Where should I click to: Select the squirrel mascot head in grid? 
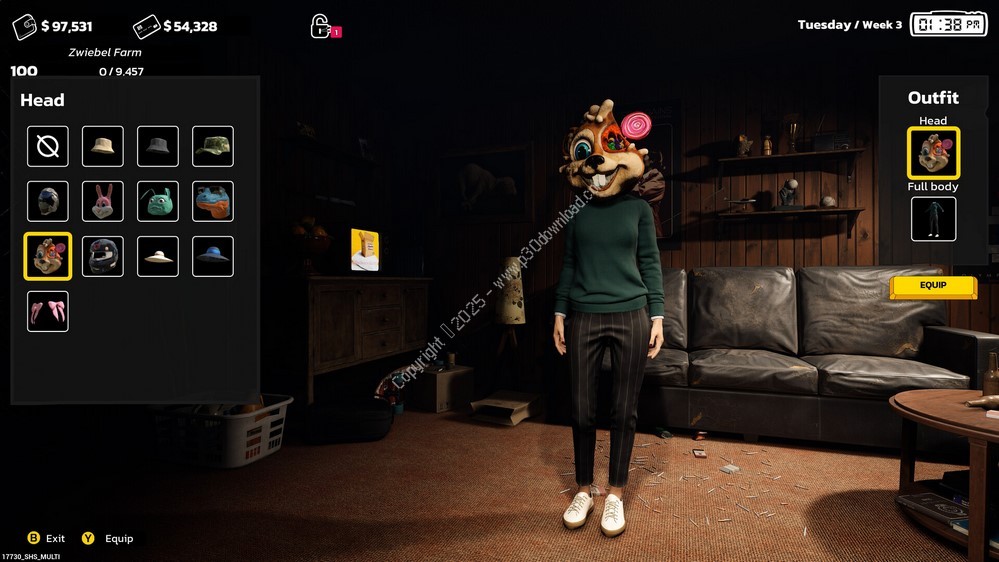[48, 256]
